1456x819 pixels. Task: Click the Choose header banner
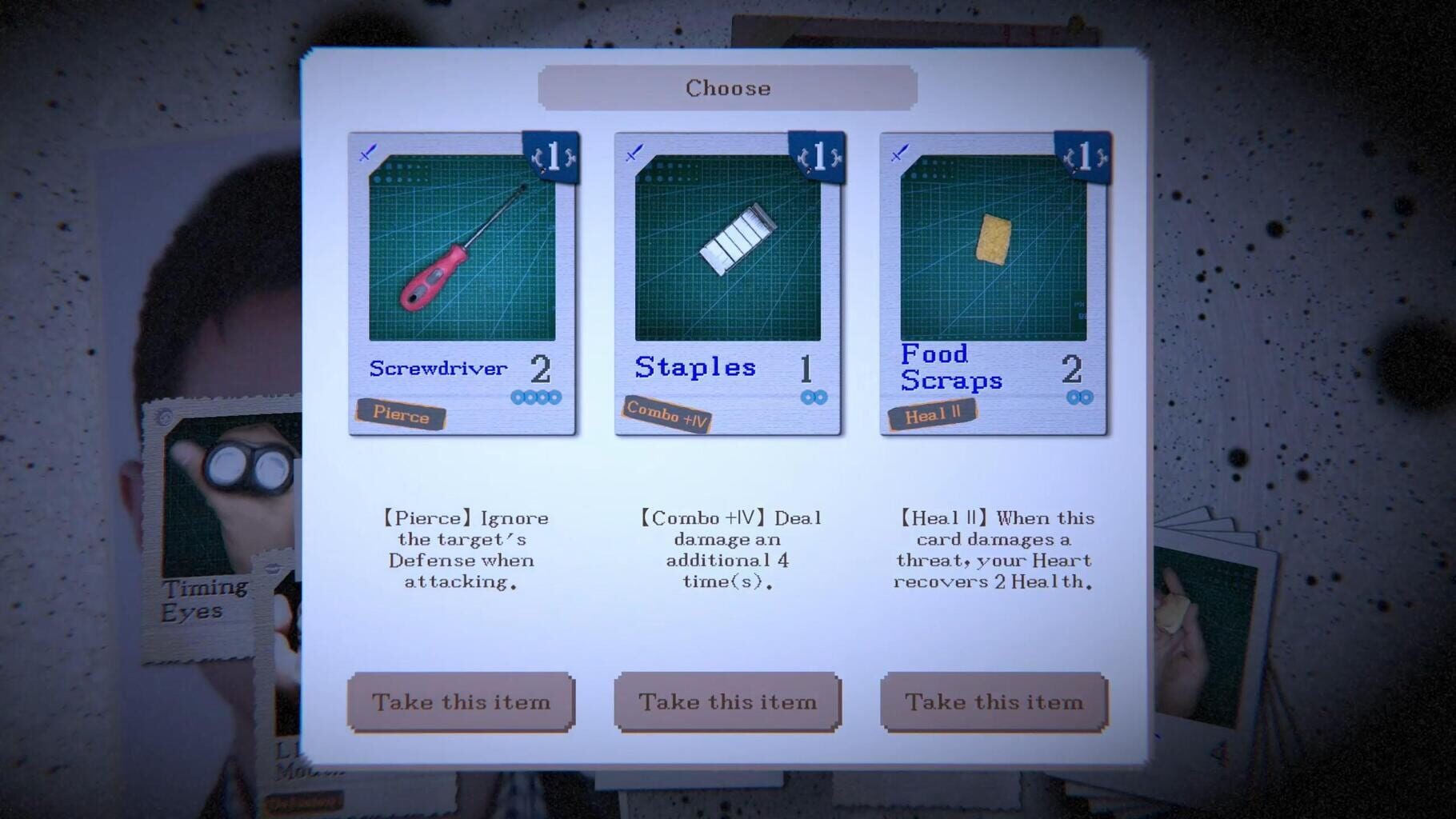(x=728, y=88)
